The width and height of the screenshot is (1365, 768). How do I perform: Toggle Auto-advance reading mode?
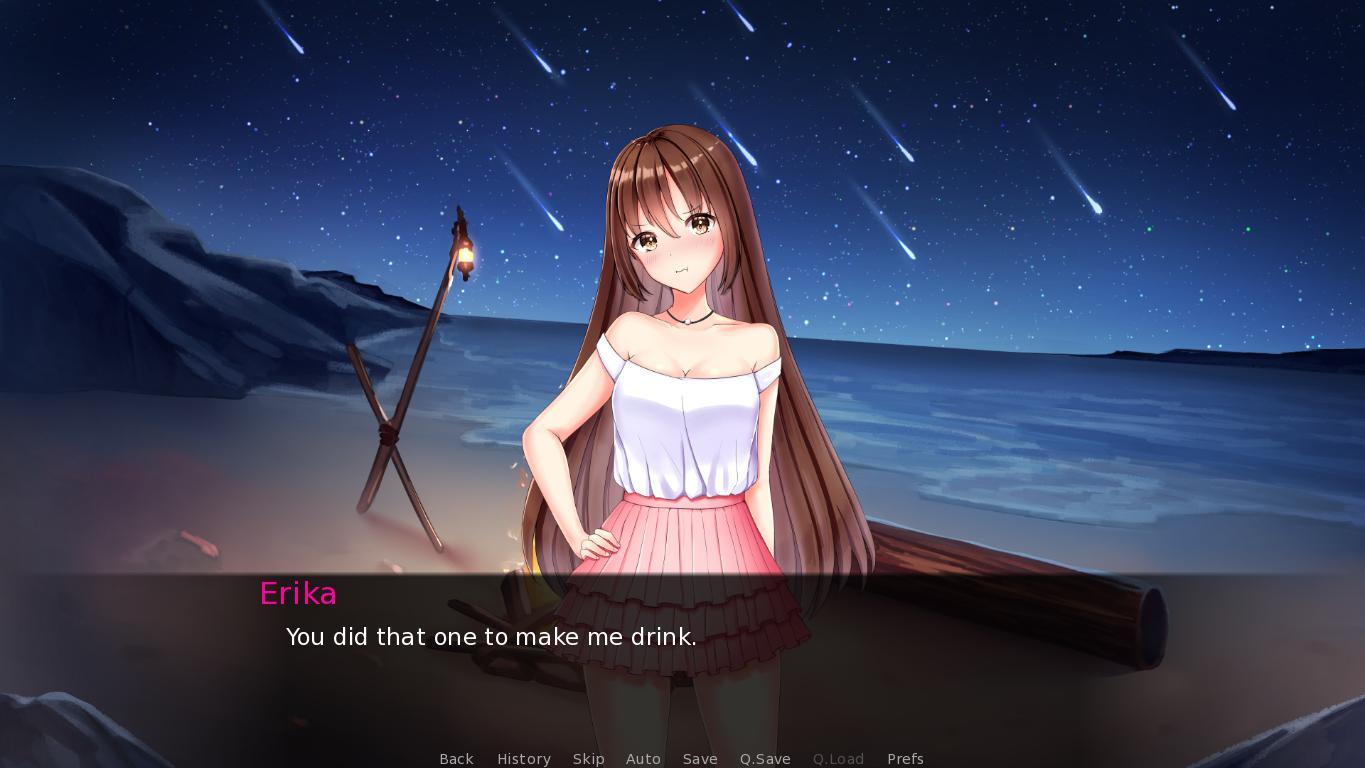point(643,759)
